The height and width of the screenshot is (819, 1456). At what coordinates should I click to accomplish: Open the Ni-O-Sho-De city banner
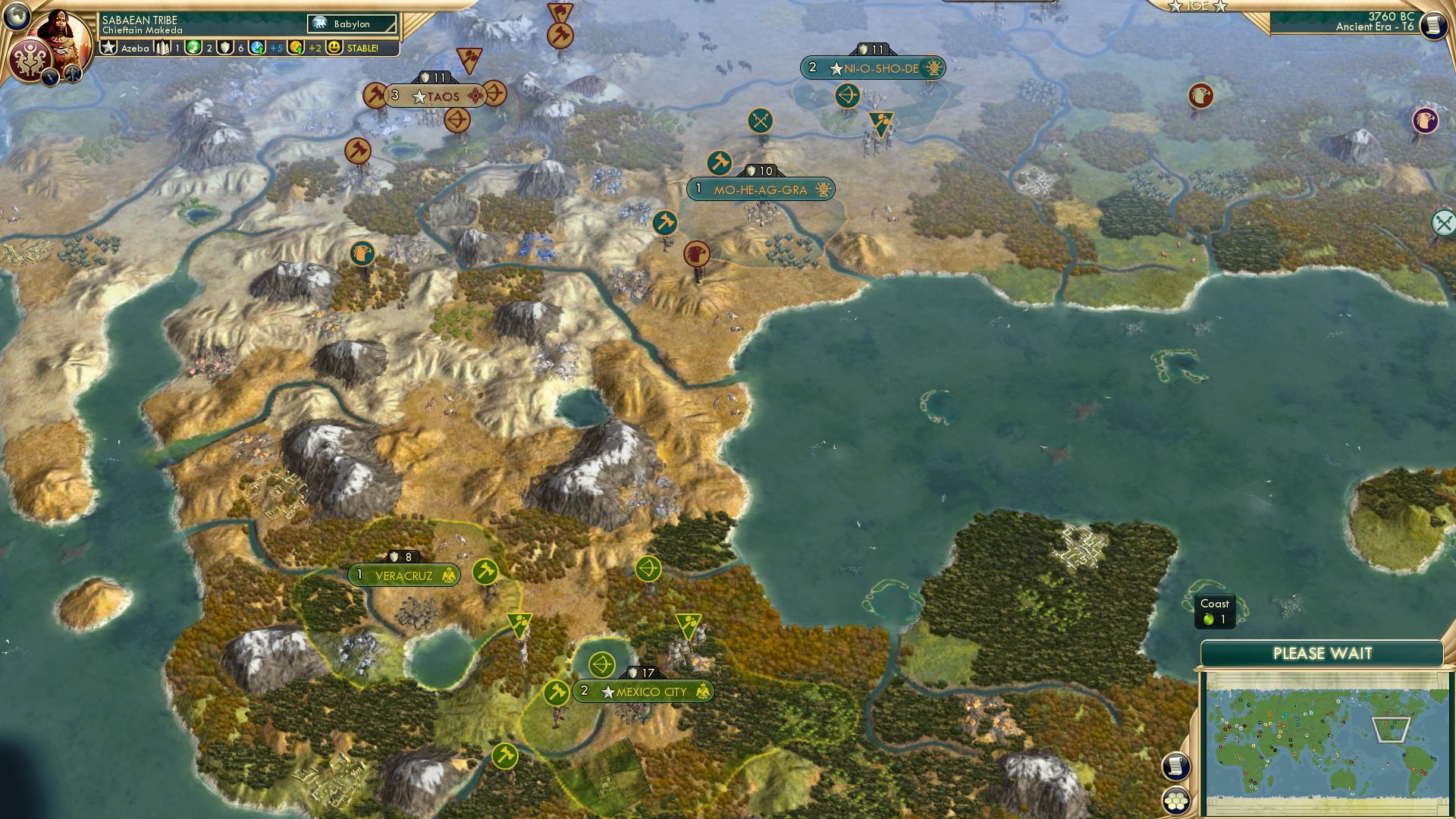tap(872, 67)
